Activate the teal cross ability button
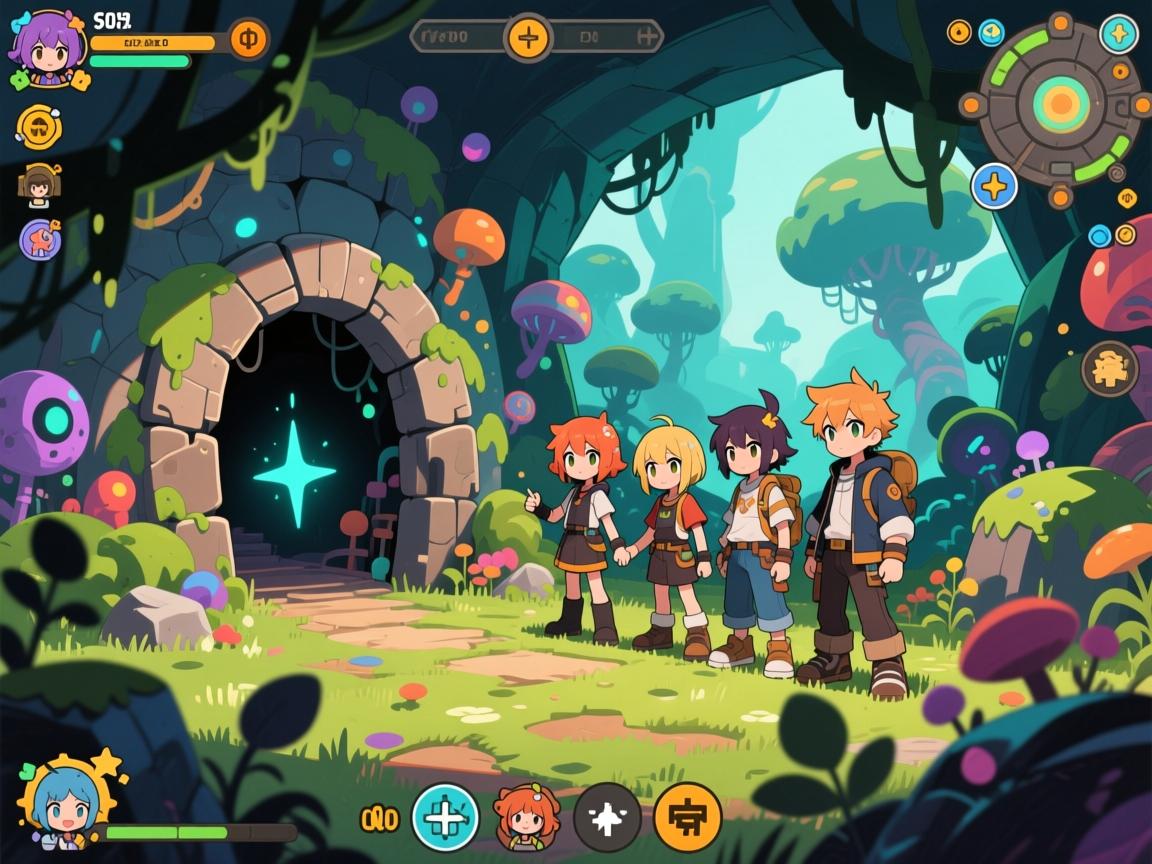 click(x=446, y=817)
